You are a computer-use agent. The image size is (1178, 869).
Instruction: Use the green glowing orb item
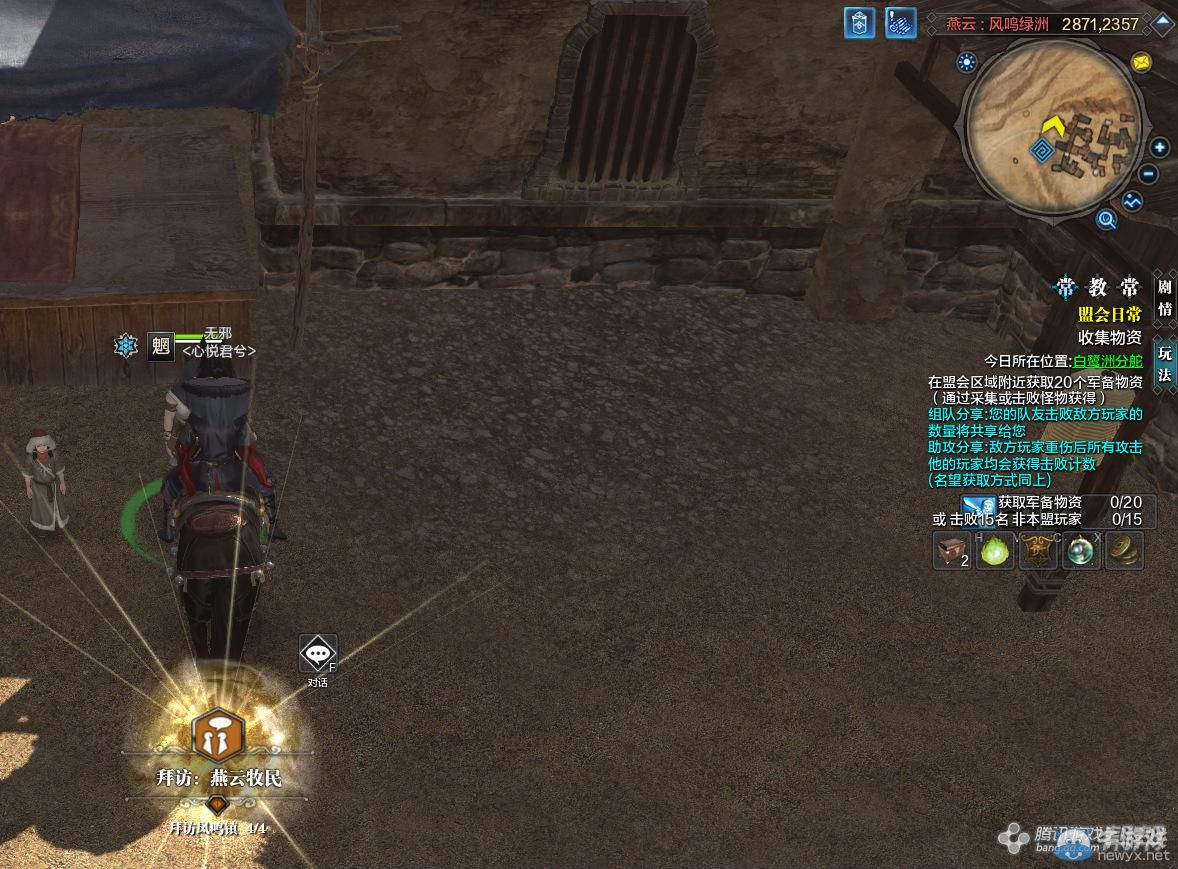(x=994, y=550)
